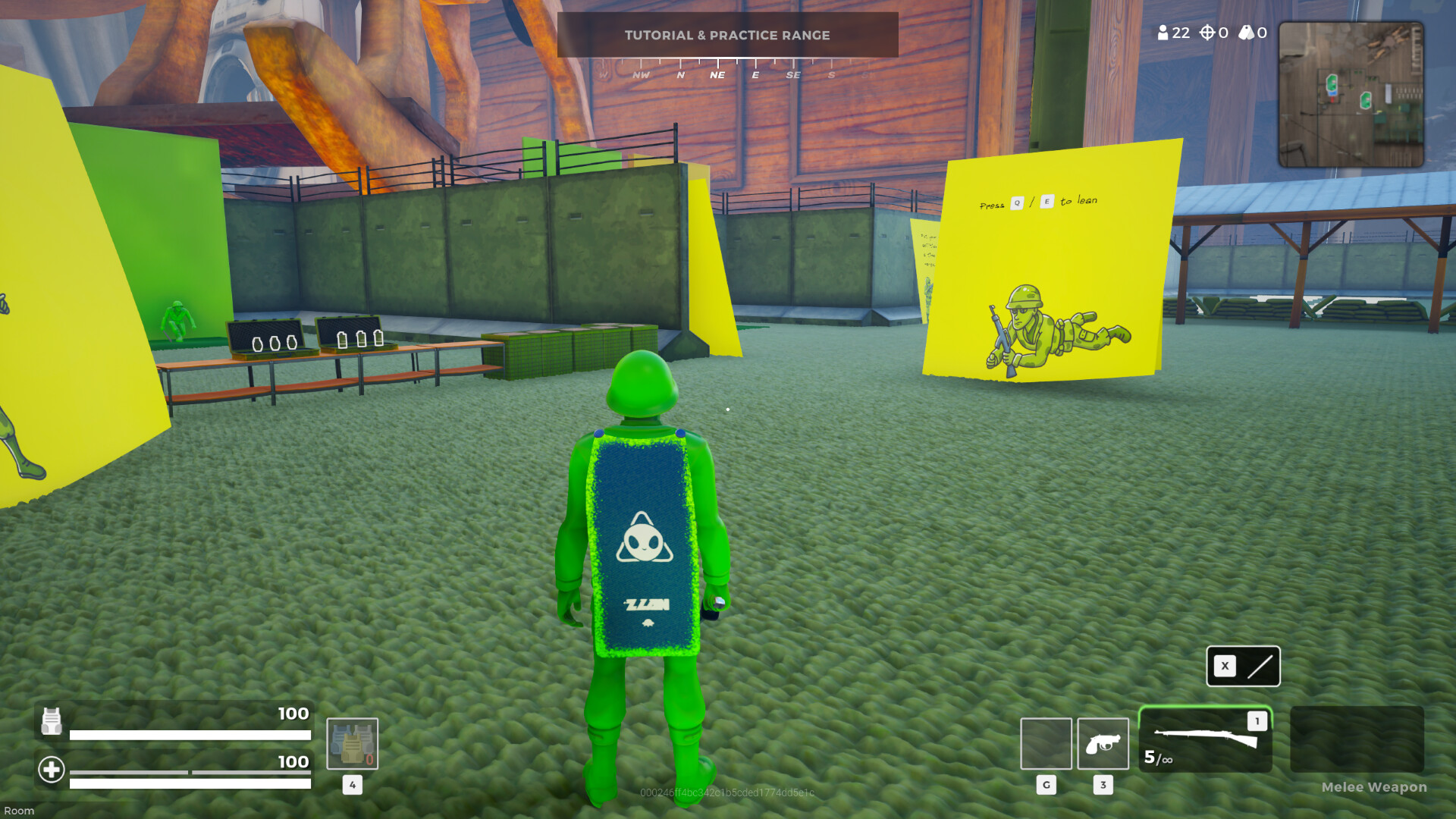Click the white armor progress bar
This screenshot has height=819, width=1456.
[x=190, y=734]
